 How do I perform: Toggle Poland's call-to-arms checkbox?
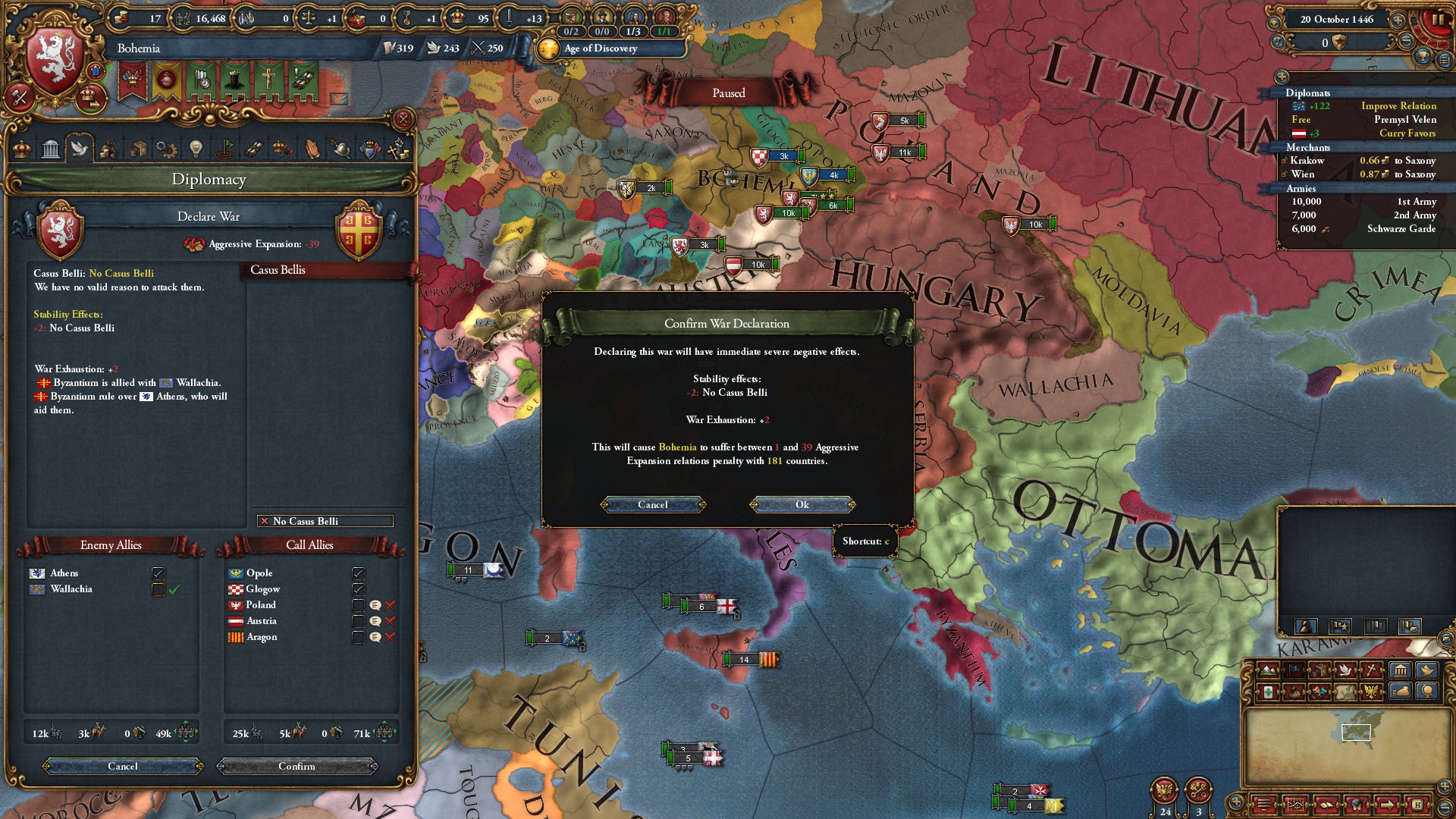tap(359, 605)
